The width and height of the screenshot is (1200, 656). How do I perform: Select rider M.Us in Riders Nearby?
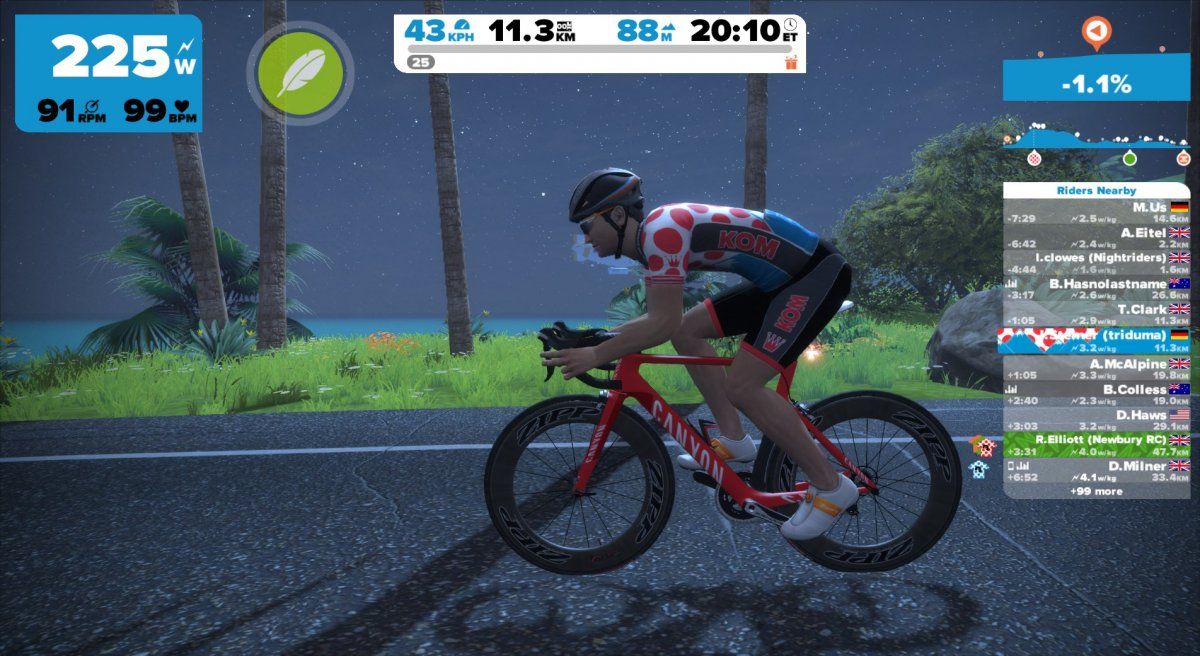pos(1097,212)
